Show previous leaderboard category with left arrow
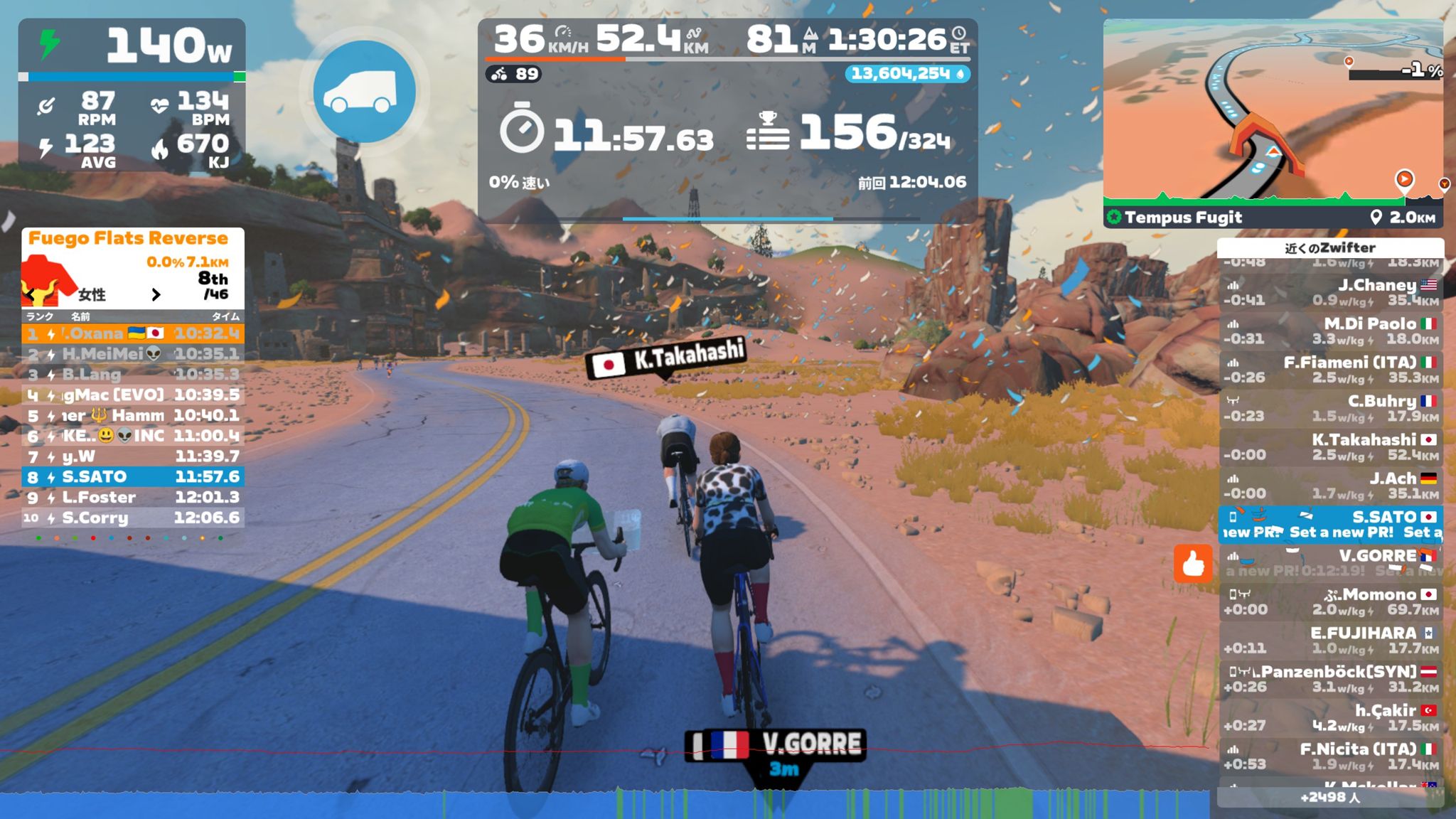 point(30,294)
